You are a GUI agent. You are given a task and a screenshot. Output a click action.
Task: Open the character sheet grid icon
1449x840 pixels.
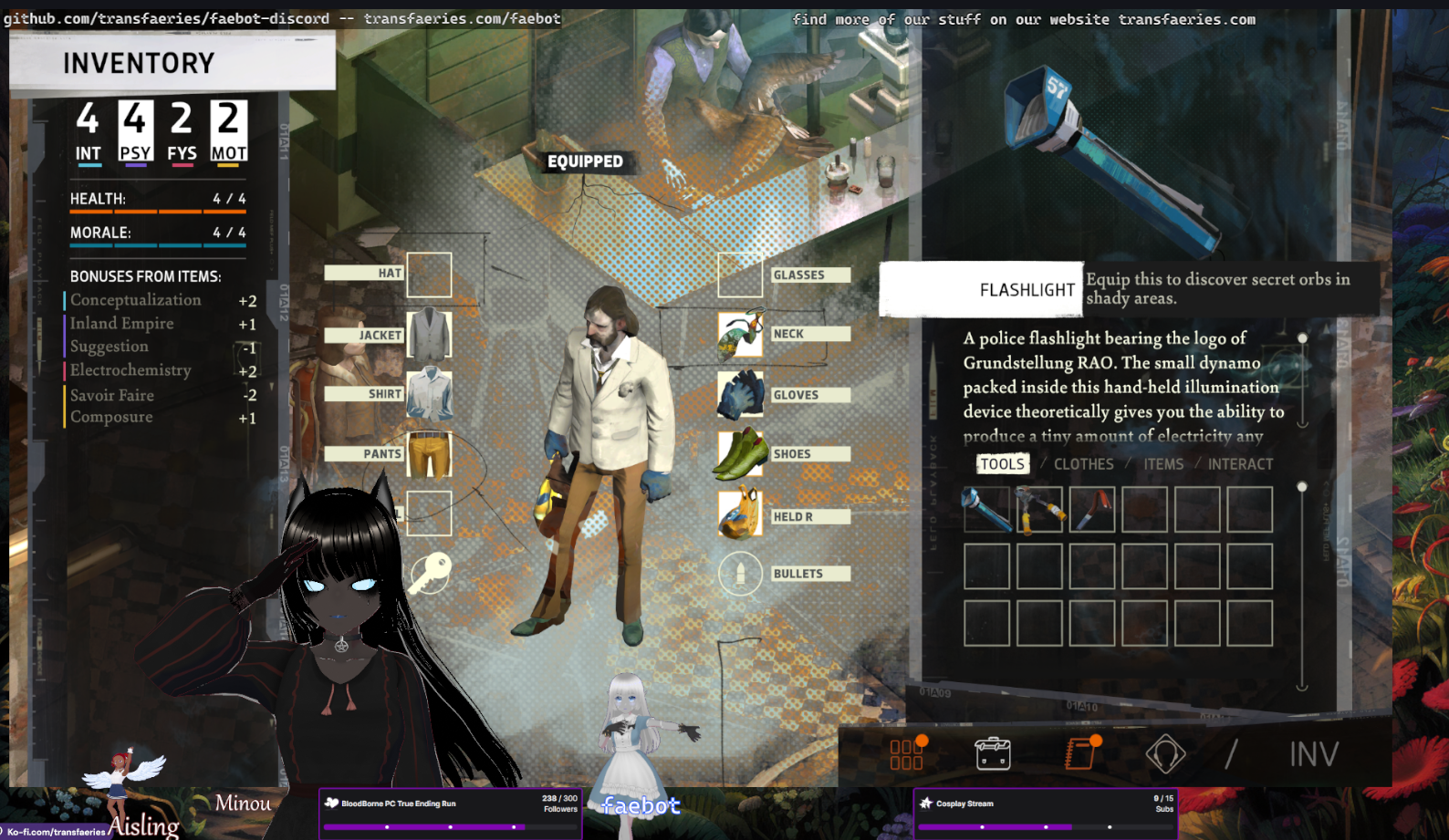907,753
